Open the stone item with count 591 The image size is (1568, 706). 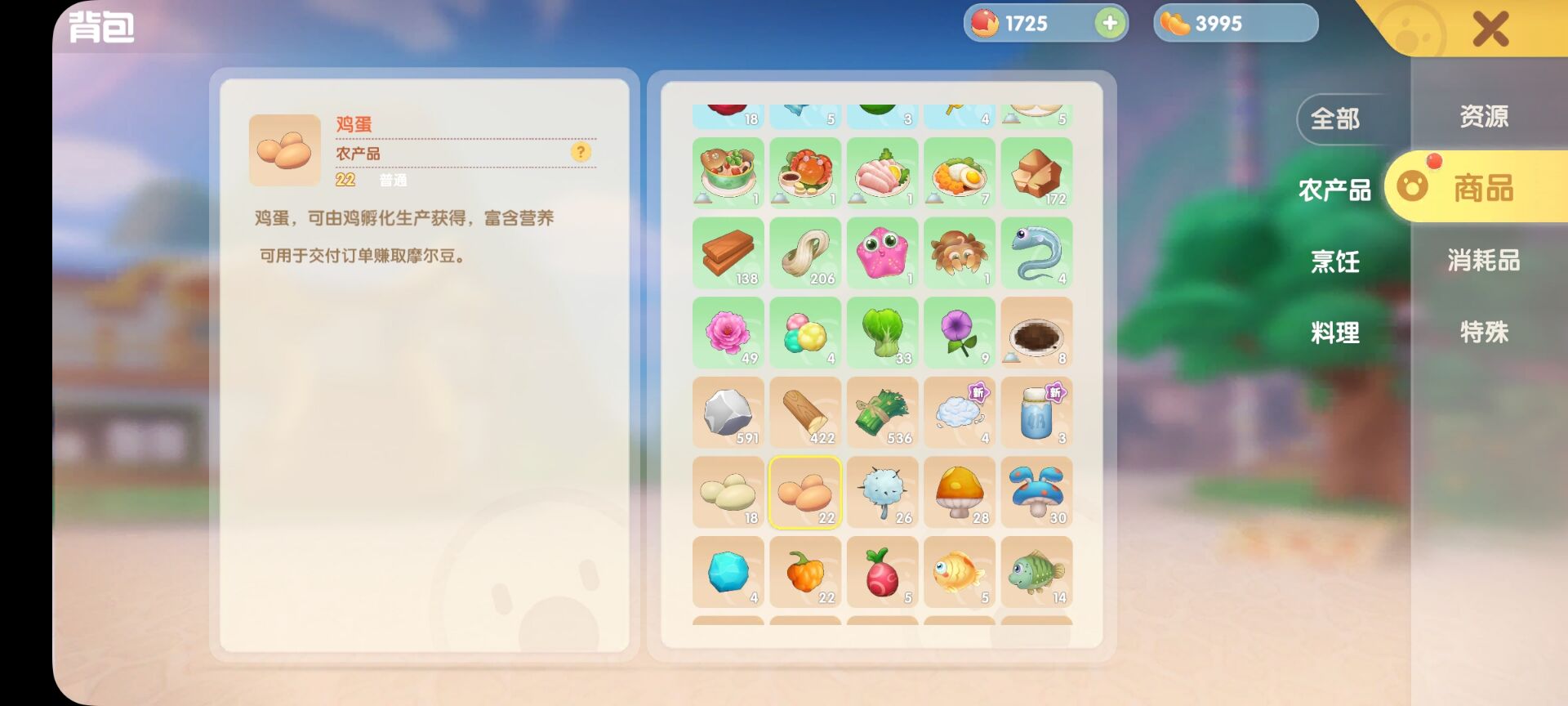click(x=728, y=413)
